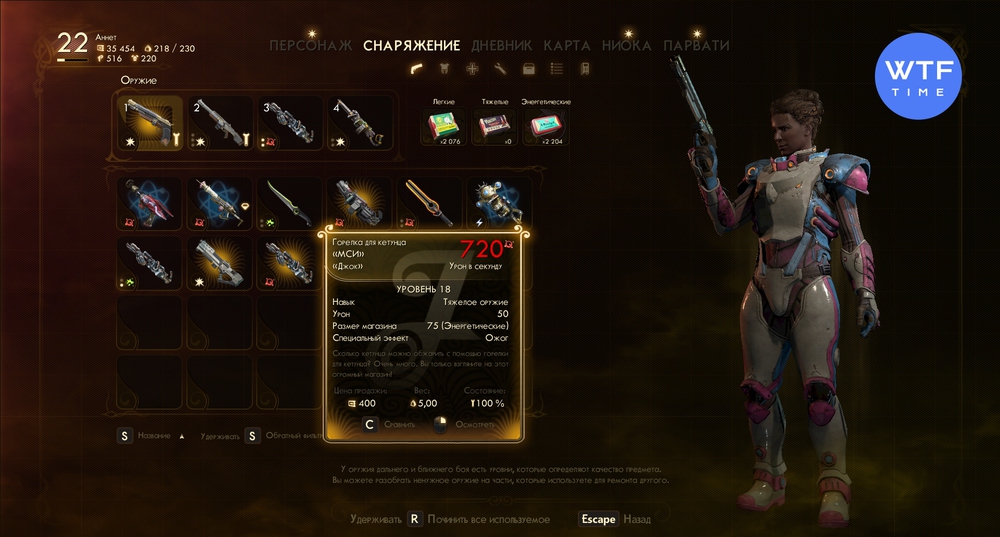Select the cross-shaped consumables category icon
Screen dimensions: 1000x537
(472, 69)
